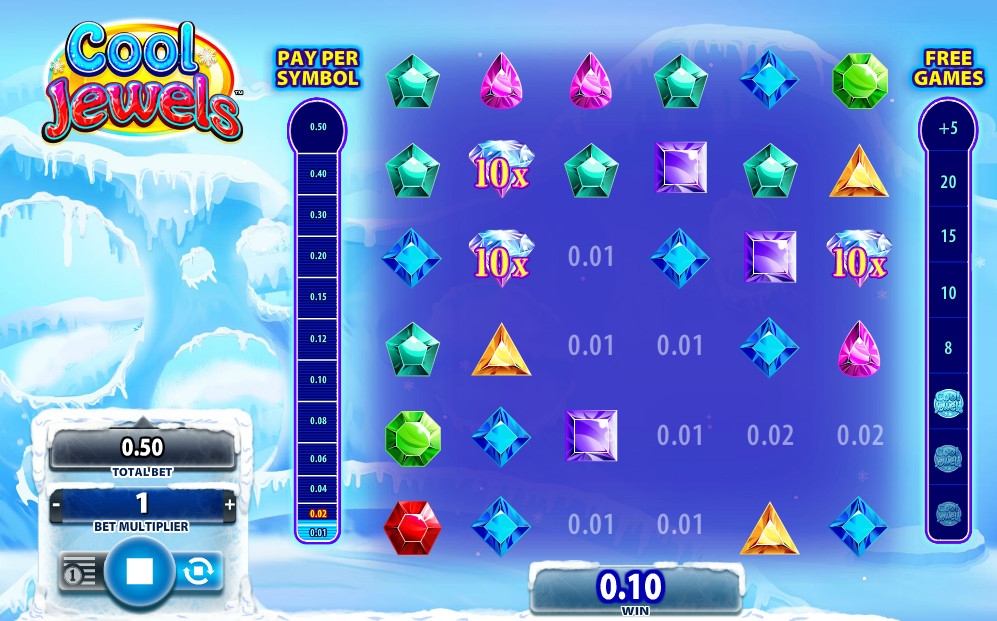Decrease the bet multiplier with minus
997x621 pixels.
pos(57,505)
